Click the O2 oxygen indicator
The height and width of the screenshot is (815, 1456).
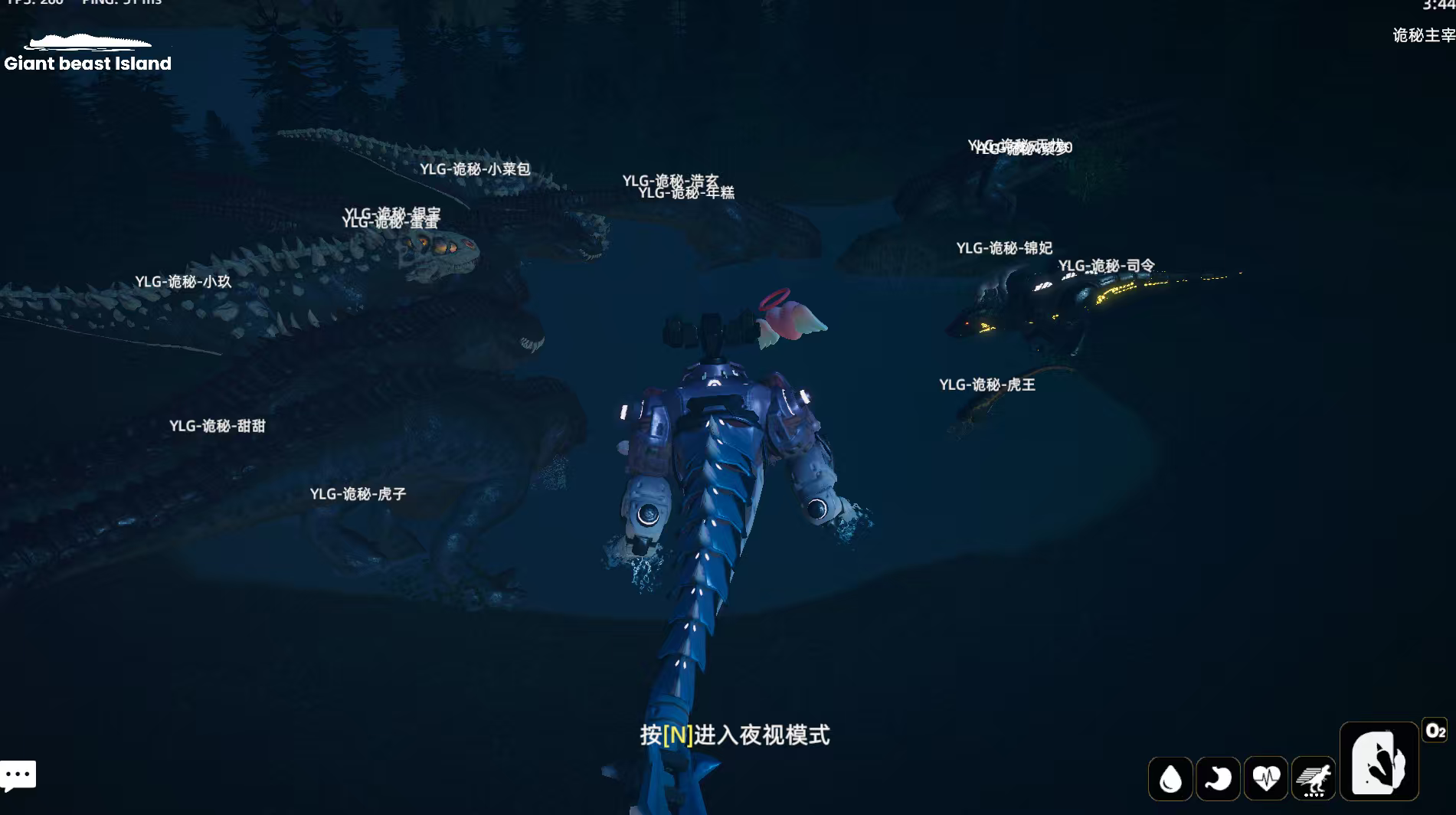pos(1435,731)
